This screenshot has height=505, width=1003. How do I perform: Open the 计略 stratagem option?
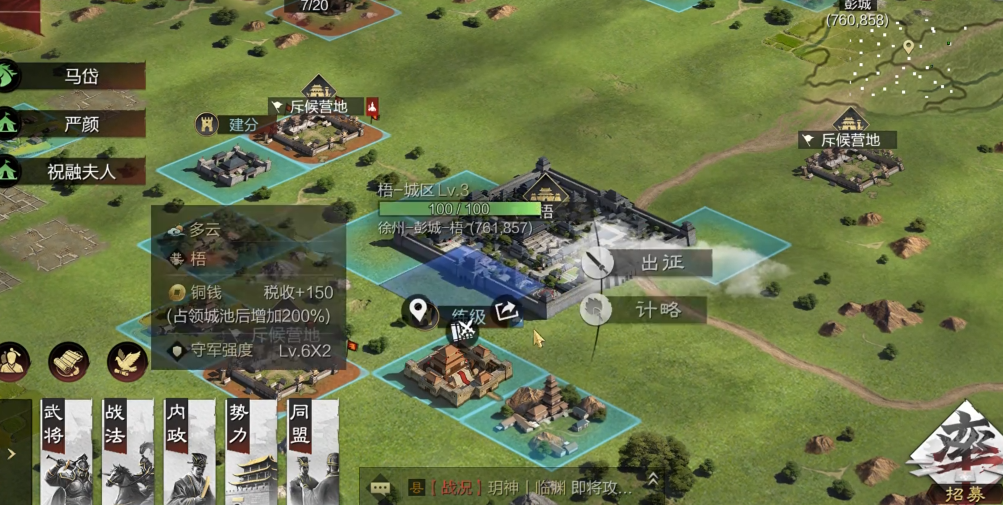point(643,310)
